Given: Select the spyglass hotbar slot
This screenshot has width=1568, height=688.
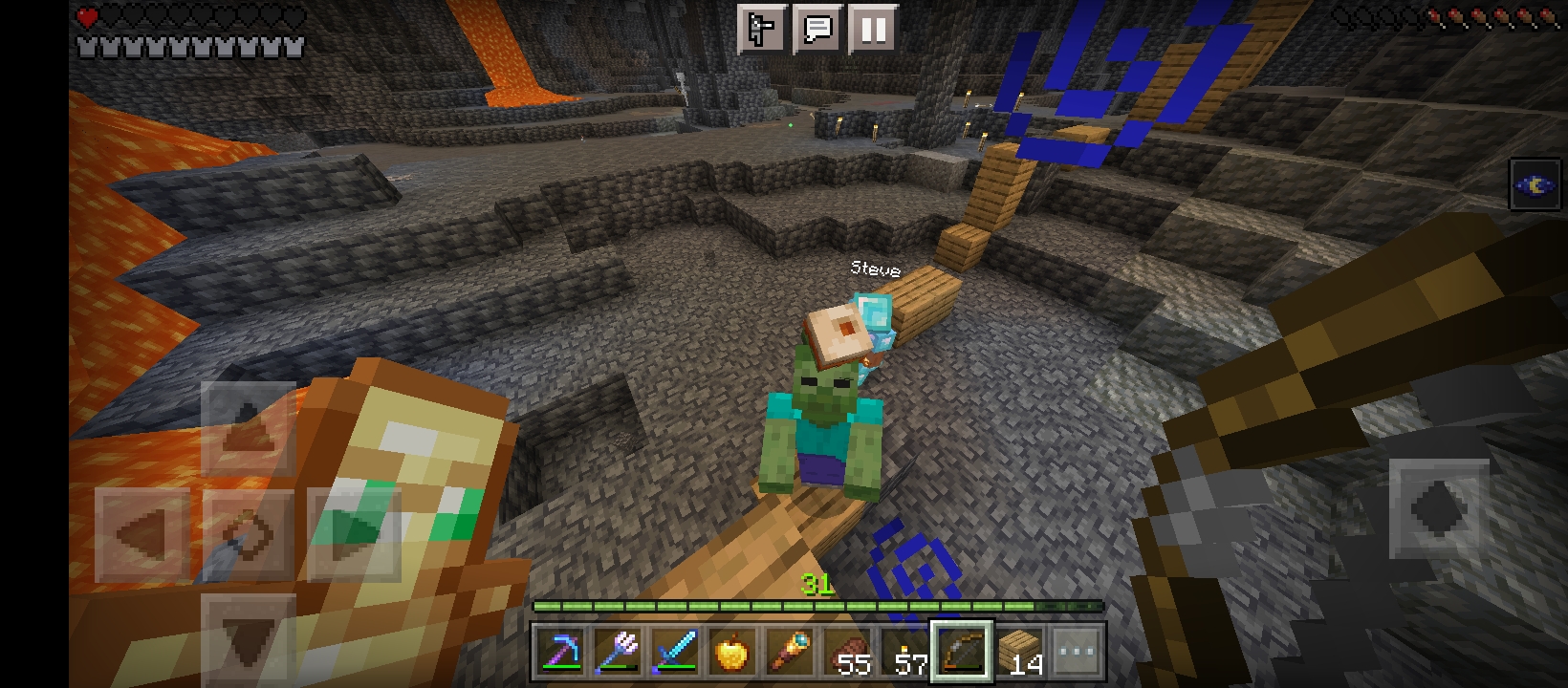Looking at the screenshot, I should [x=790, y=654].
